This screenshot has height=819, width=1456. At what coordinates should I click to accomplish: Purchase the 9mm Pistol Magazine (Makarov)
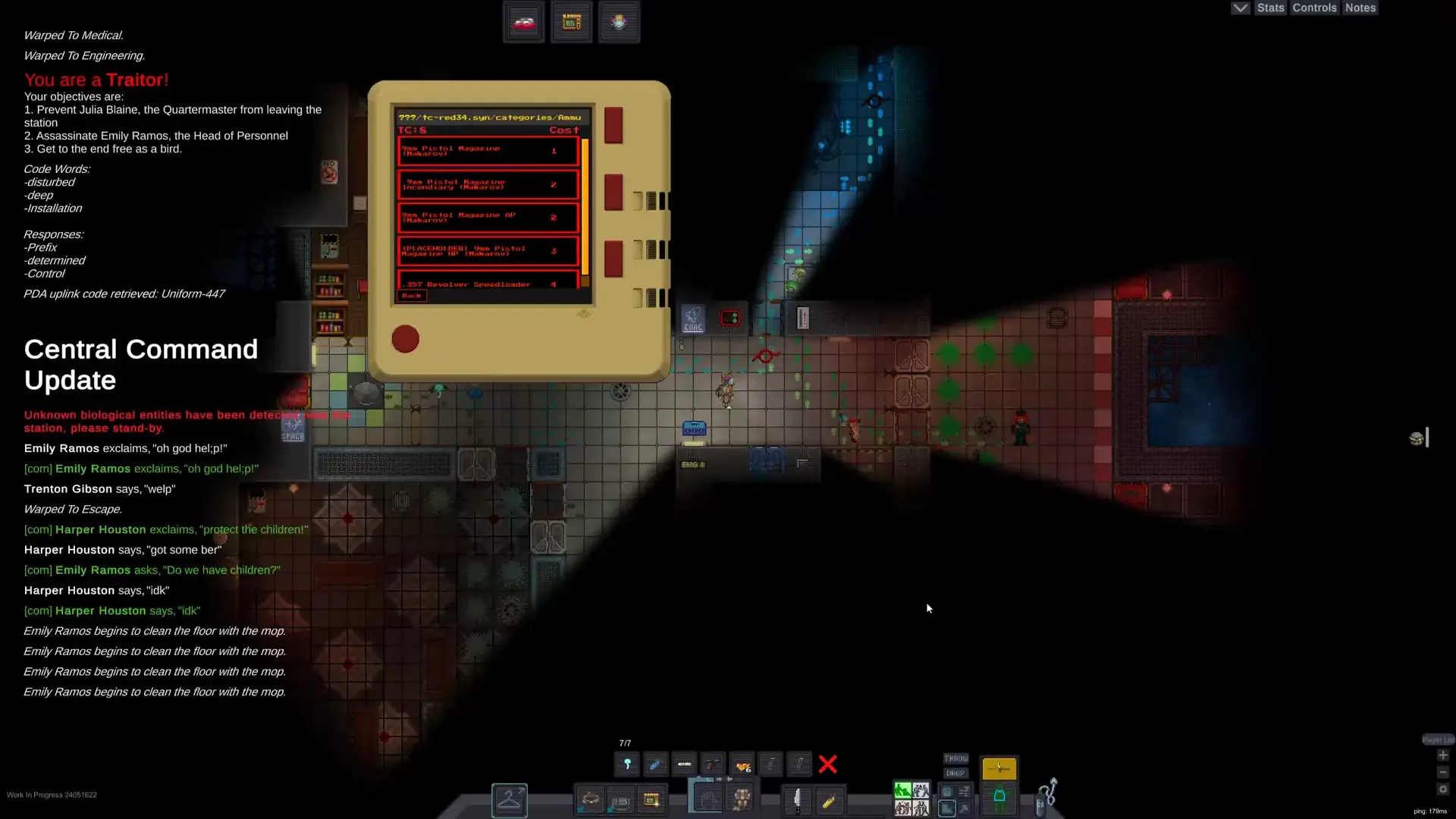click(x=488, y=152)
